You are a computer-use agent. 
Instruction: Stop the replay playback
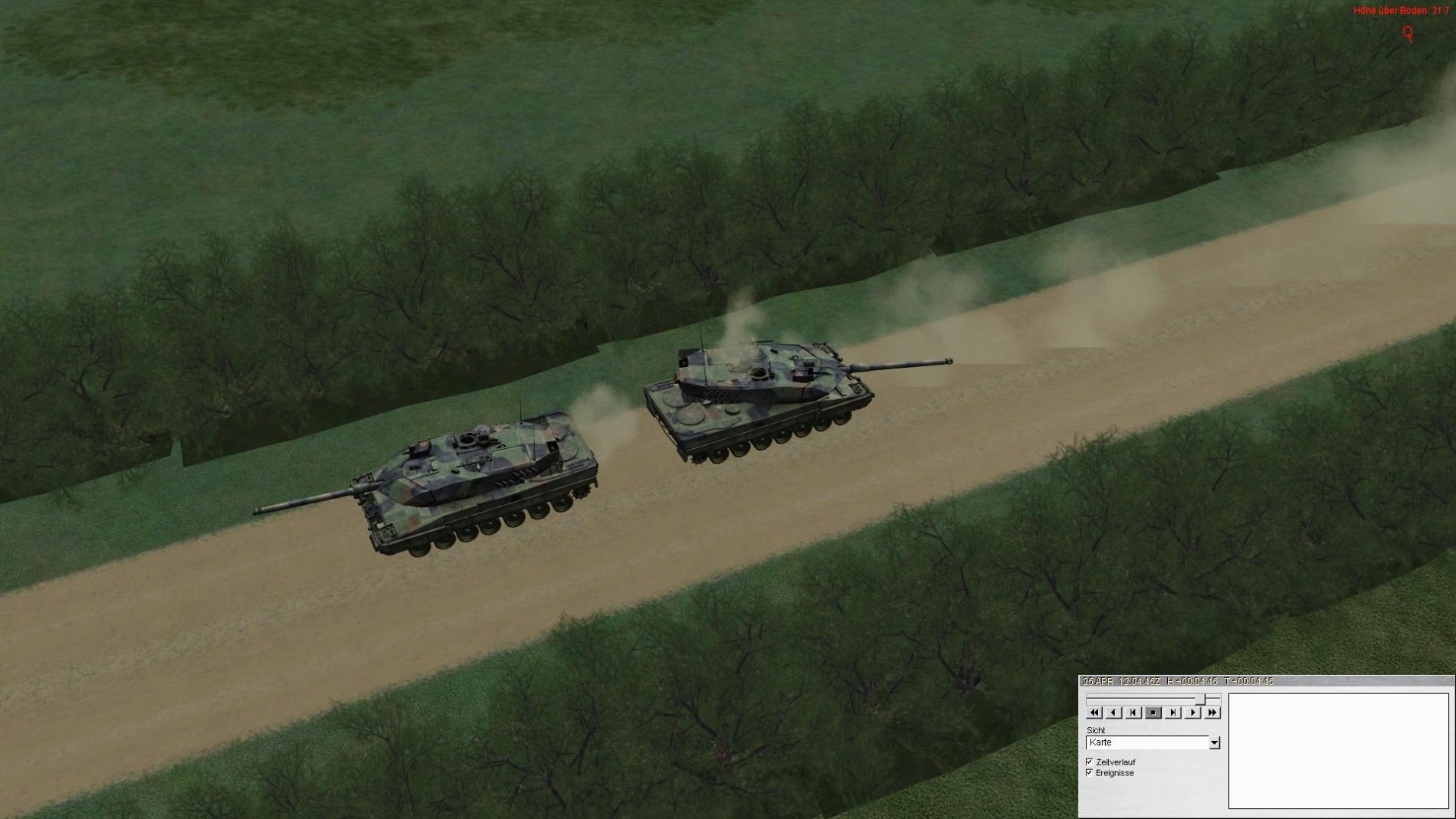pos(1153,713)
